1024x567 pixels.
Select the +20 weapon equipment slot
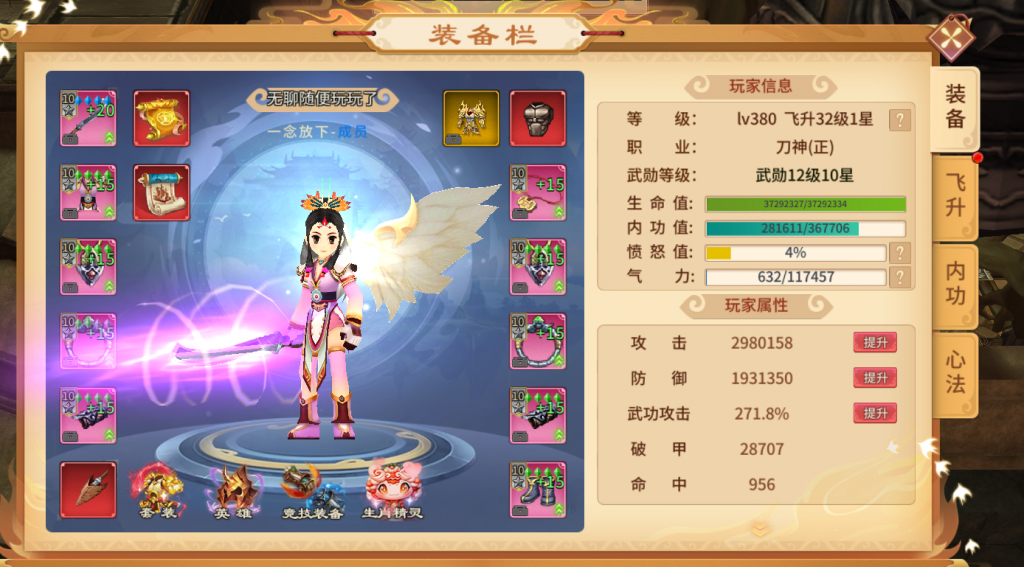click(88, 119)
